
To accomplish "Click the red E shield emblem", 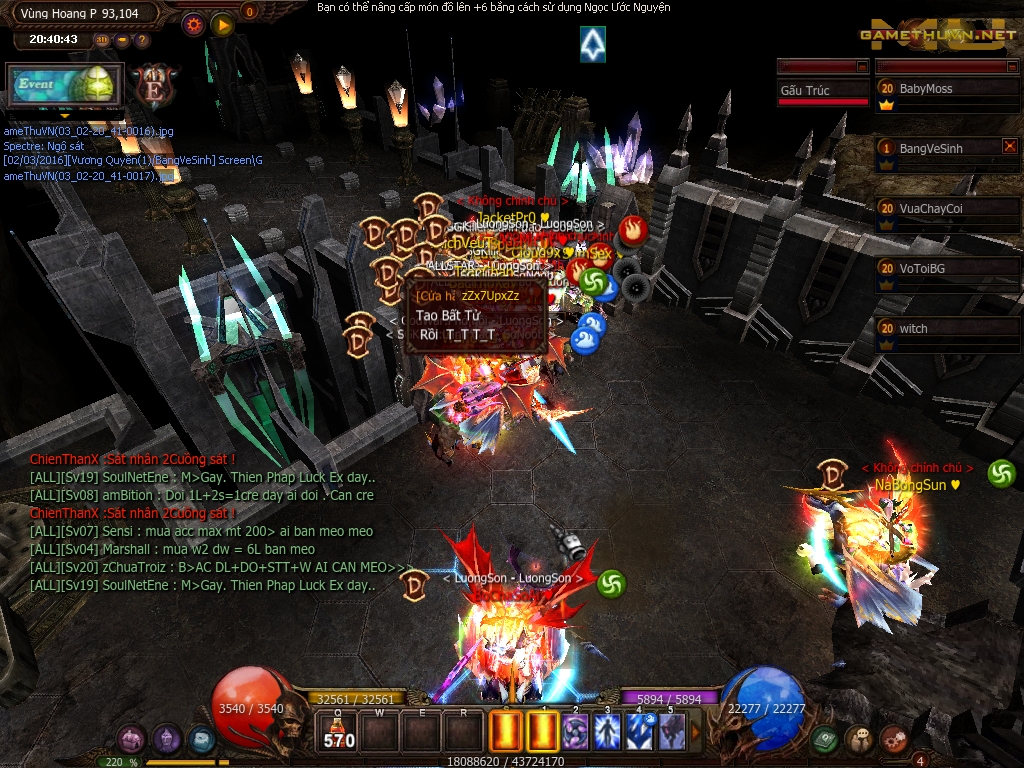I will [153, 83].
